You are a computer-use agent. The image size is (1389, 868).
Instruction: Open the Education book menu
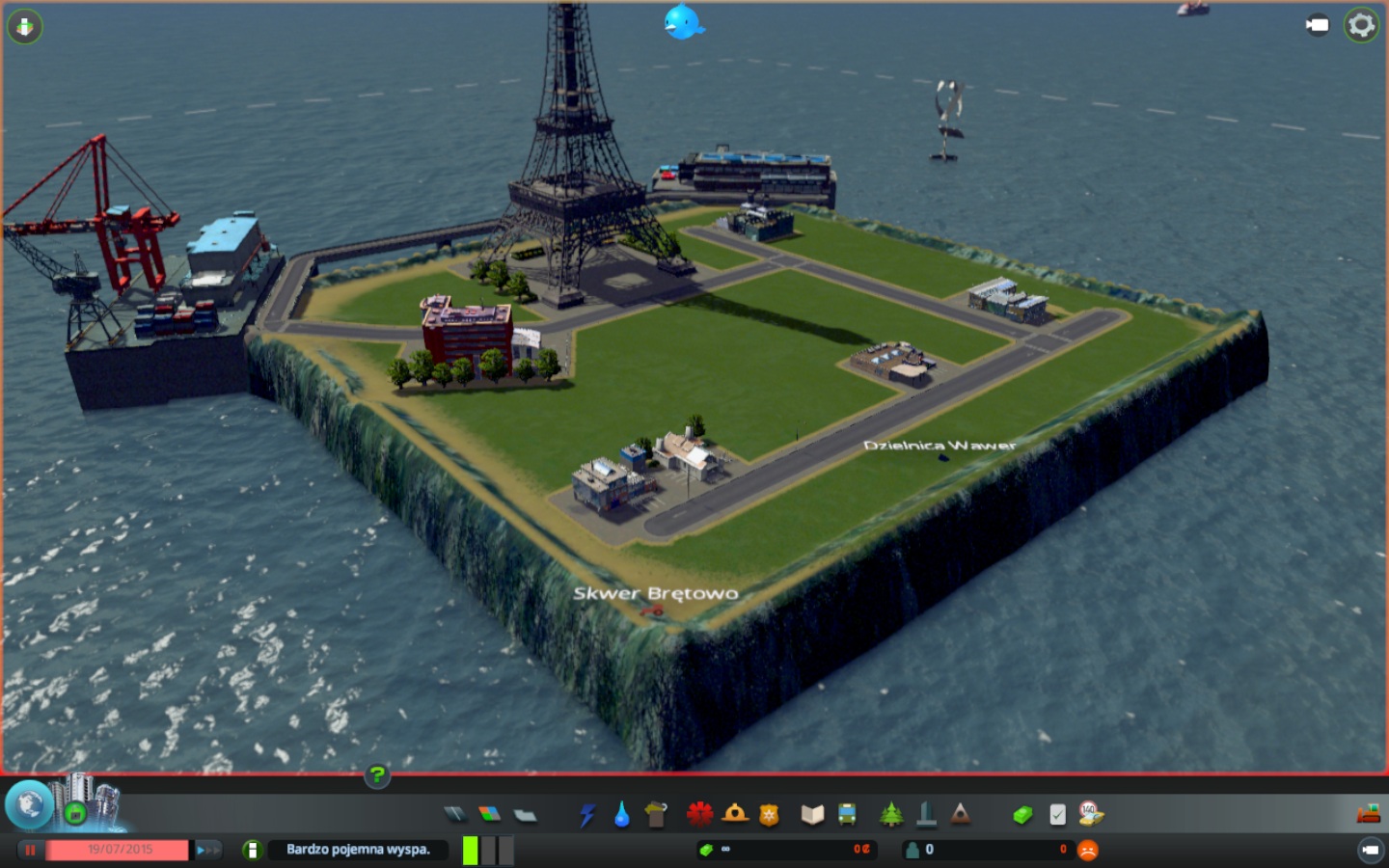point(812,815)
